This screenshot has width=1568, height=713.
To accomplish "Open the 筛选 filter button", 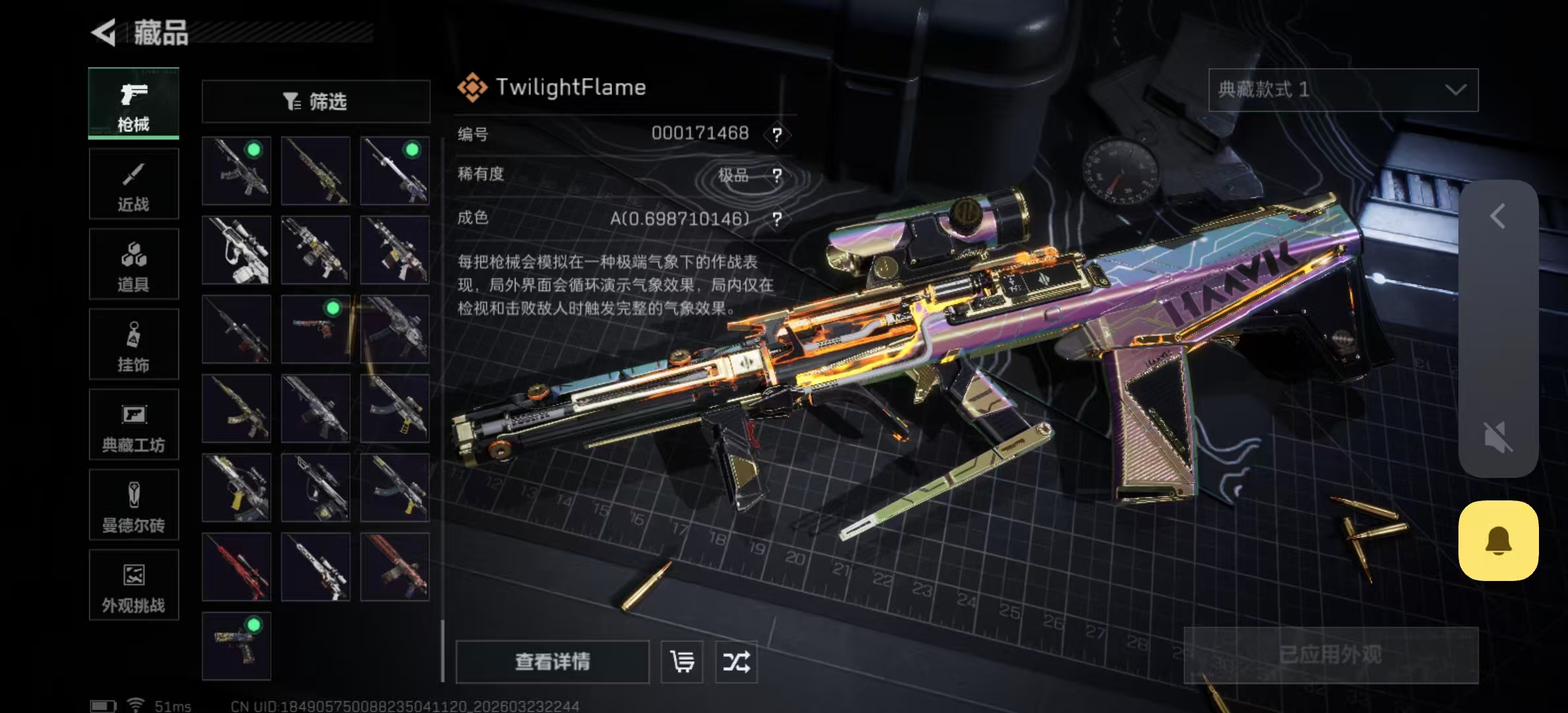I will [x=315, y=102].
